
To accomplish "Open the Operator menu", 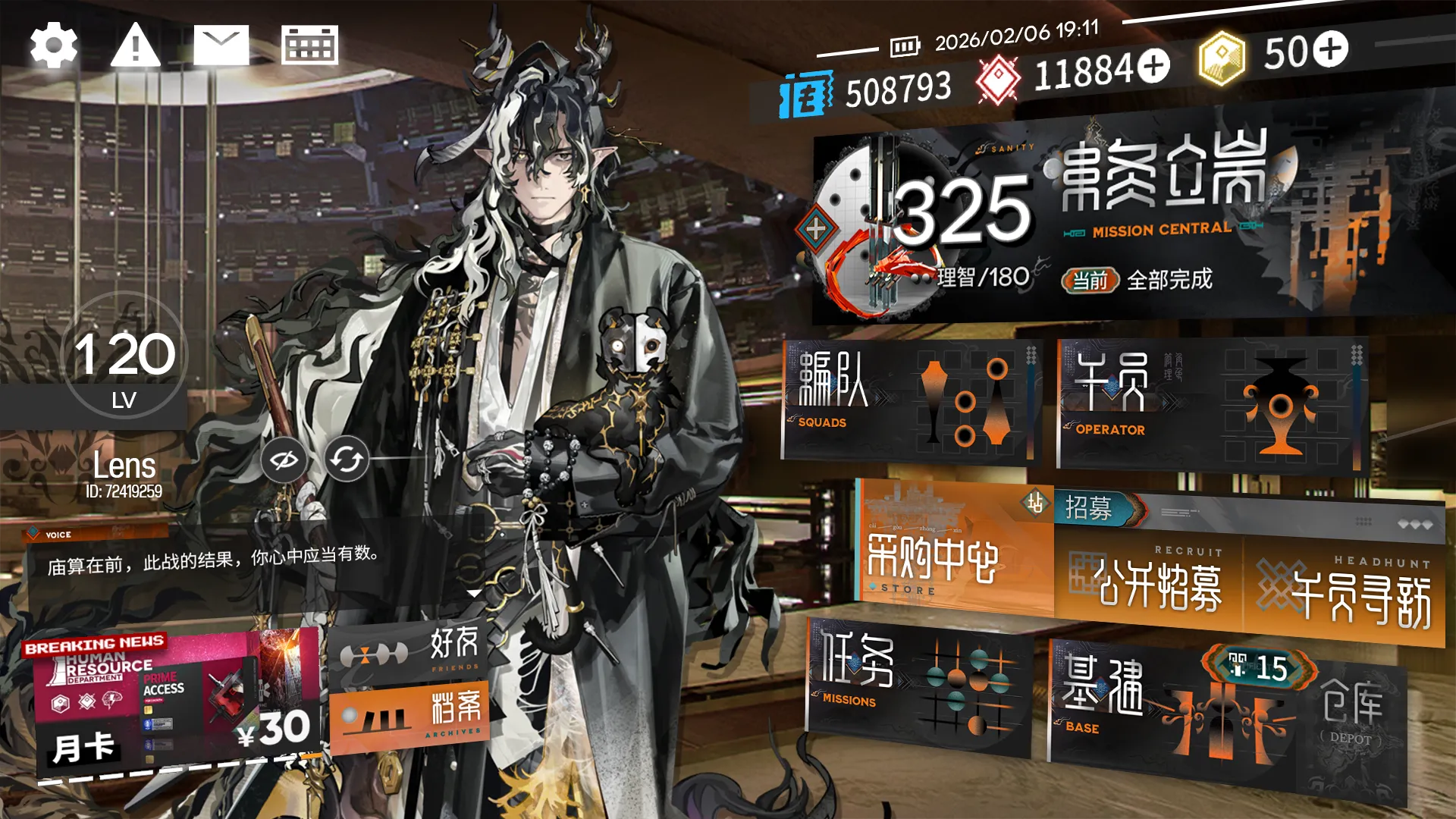I will tap(1210, 406).
